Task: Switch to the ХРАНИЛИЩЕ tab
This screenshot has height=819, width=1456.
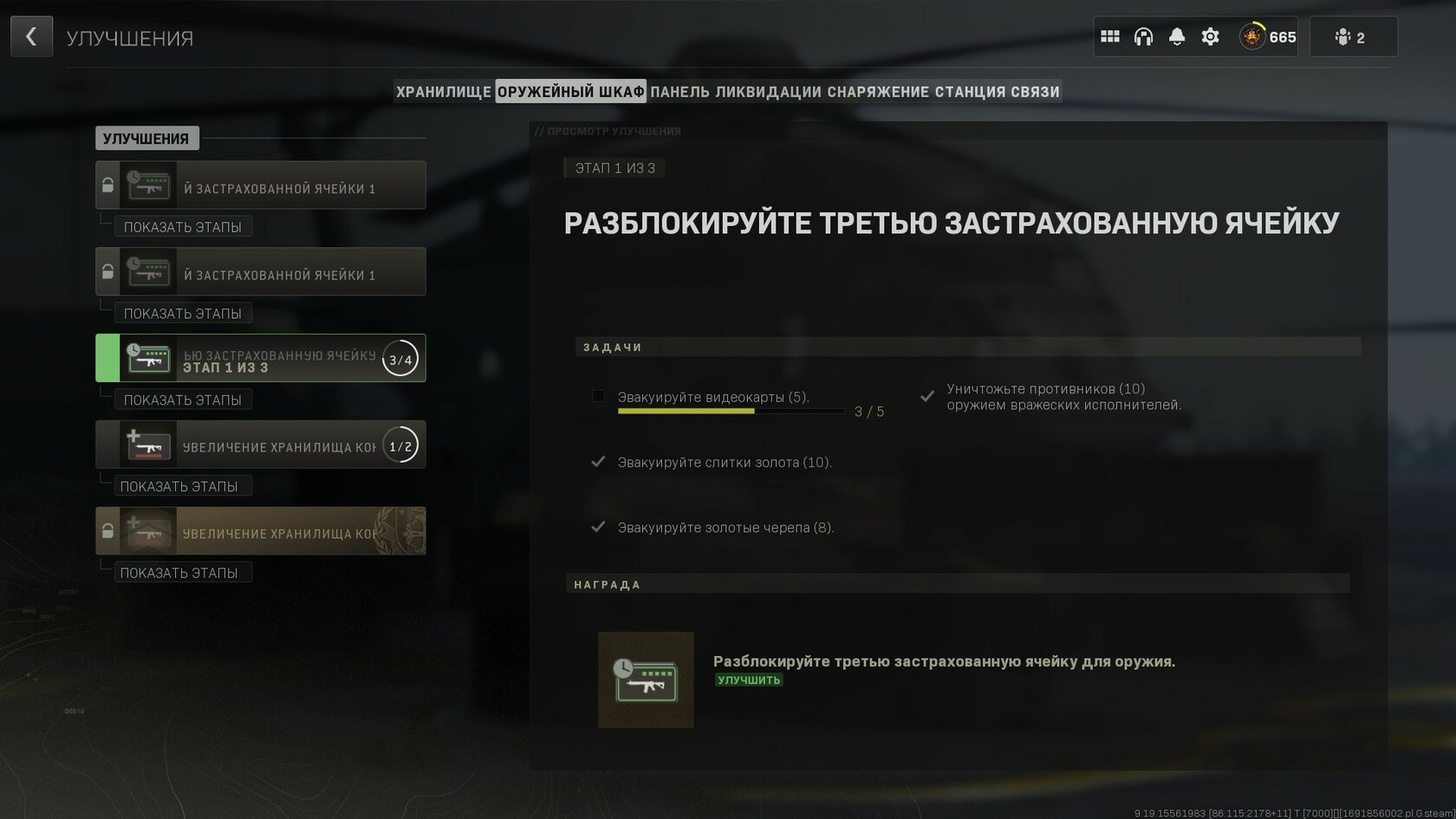Action: (x=443, y=90)
